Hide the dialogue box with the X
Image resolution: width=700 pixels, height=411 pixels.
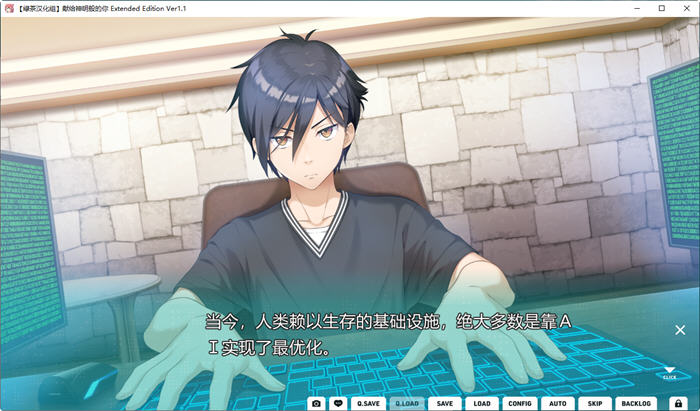(680, 330)
